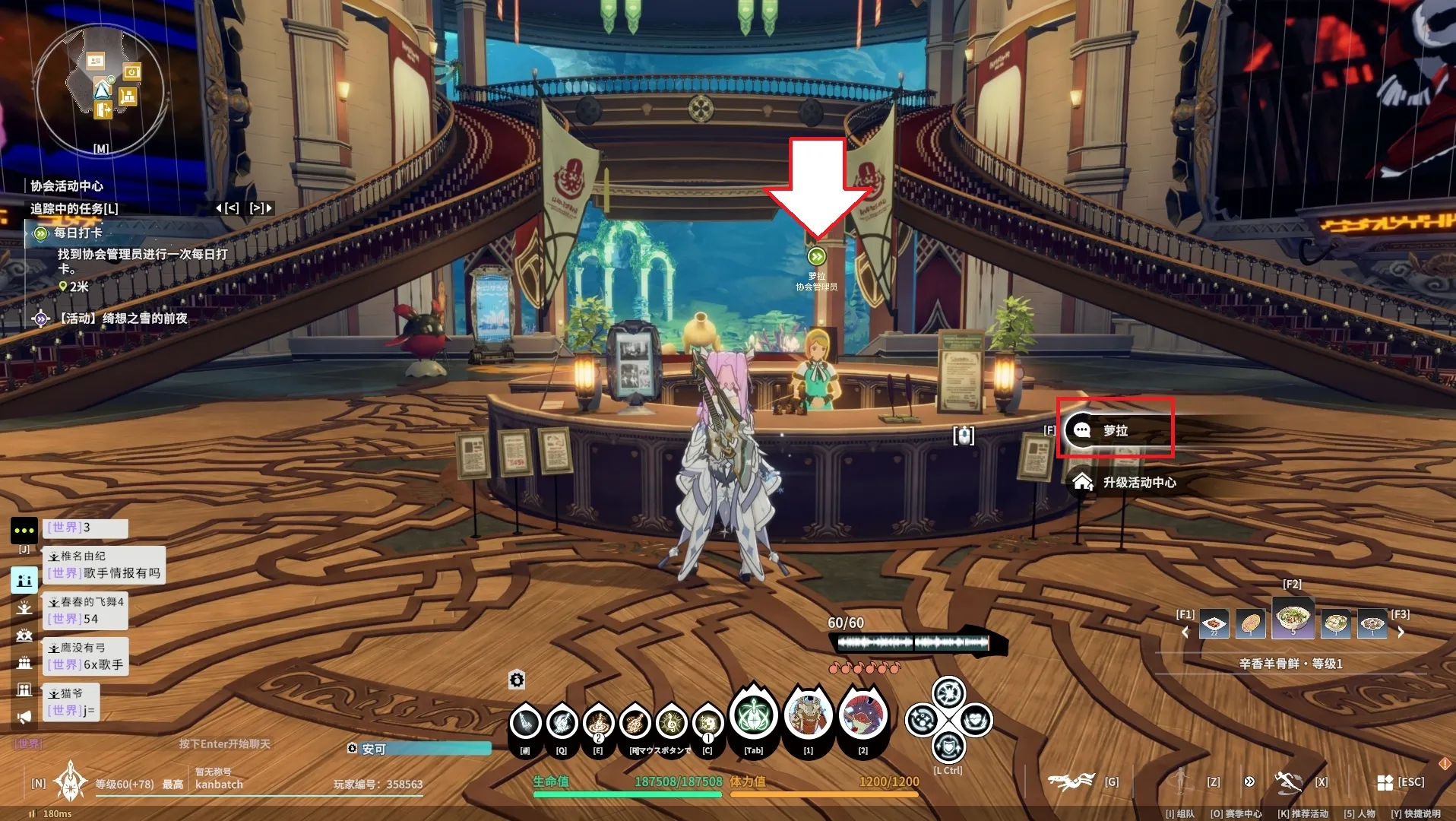
Task: Select the highlighted 辛香羊骨鲜 soup bowl slot
Action: point(1293,618)
